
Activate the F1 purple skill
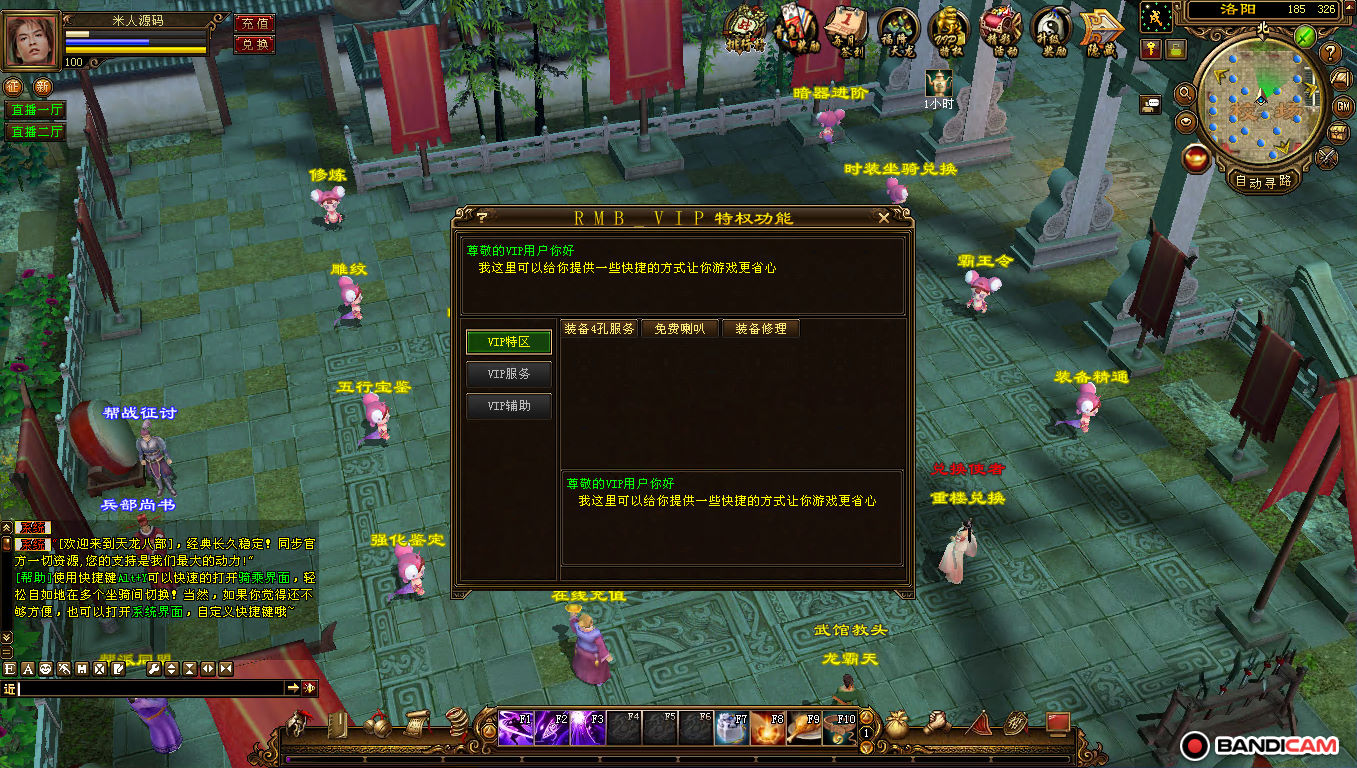coord(516,727)
